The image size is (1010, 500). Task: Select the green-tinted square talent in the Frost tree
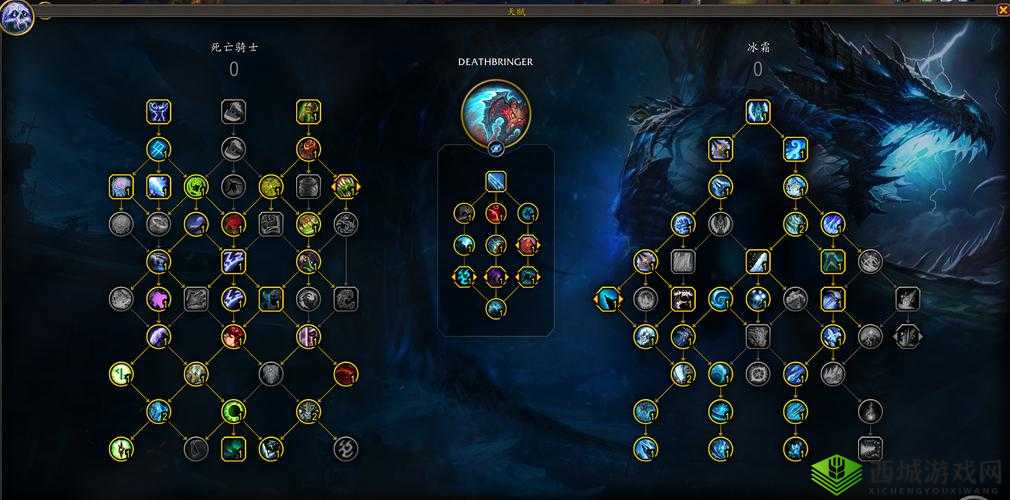point(833,261)
